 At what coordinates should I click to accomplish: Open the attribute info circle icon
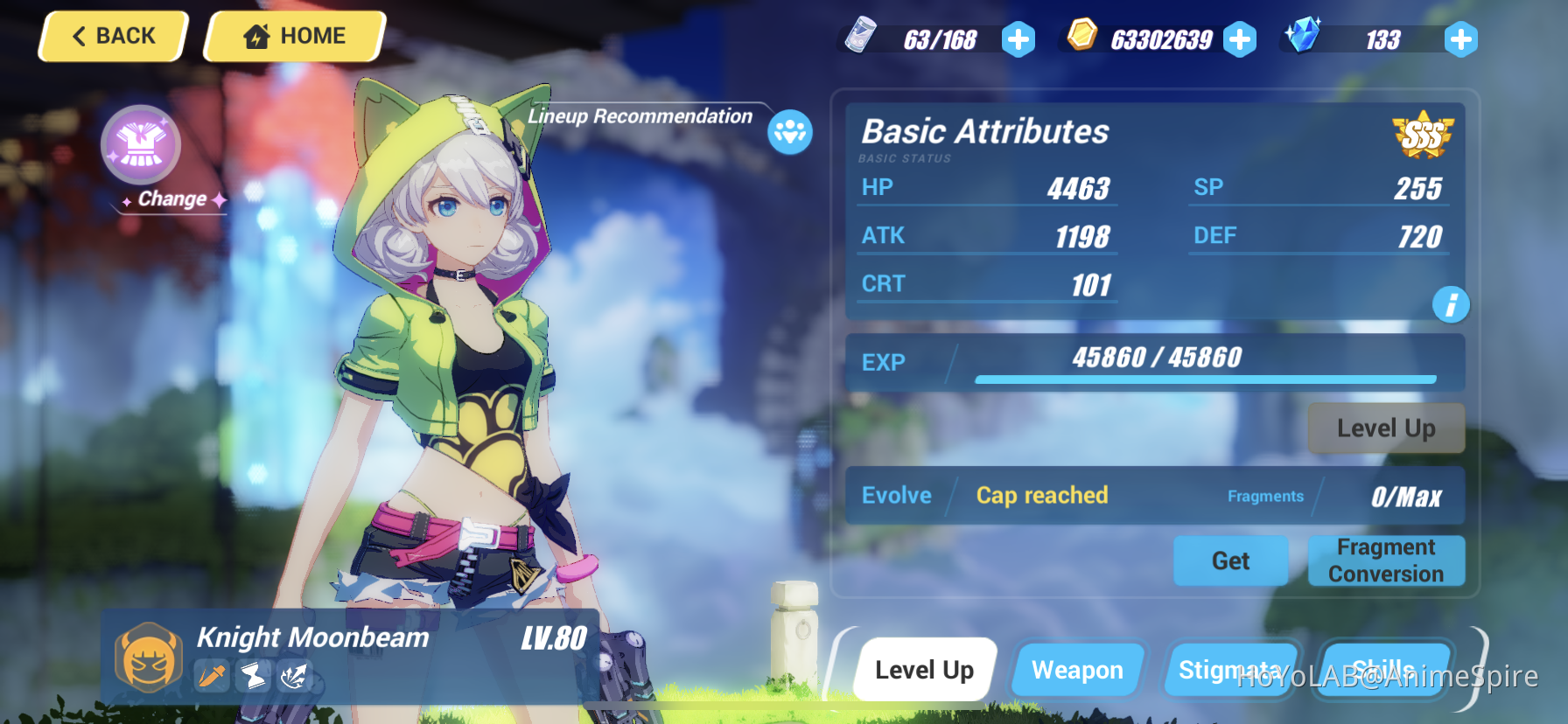(1450, 304)
